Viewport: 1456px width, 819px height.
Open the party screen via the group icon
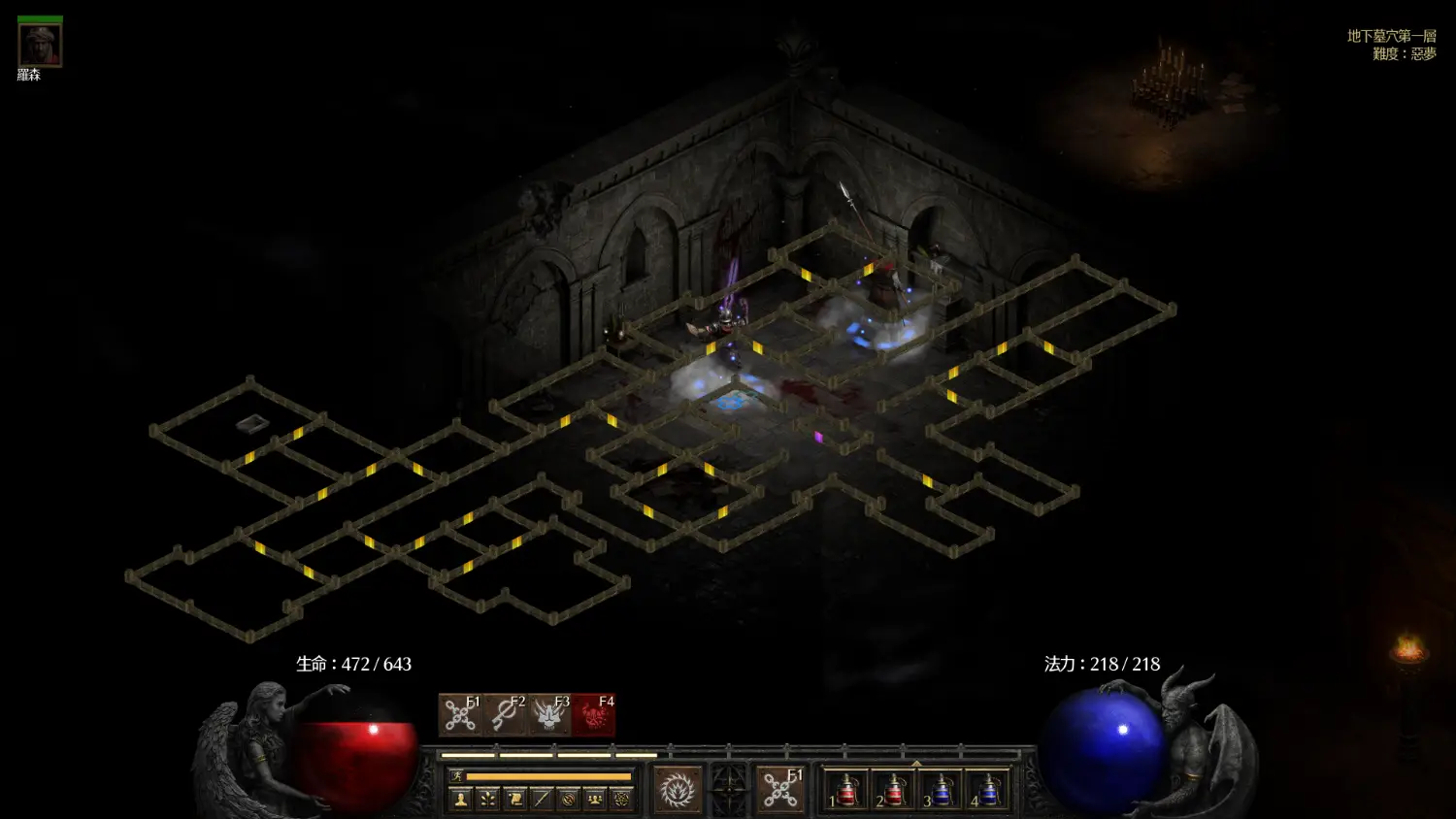(x=595, y=800)
